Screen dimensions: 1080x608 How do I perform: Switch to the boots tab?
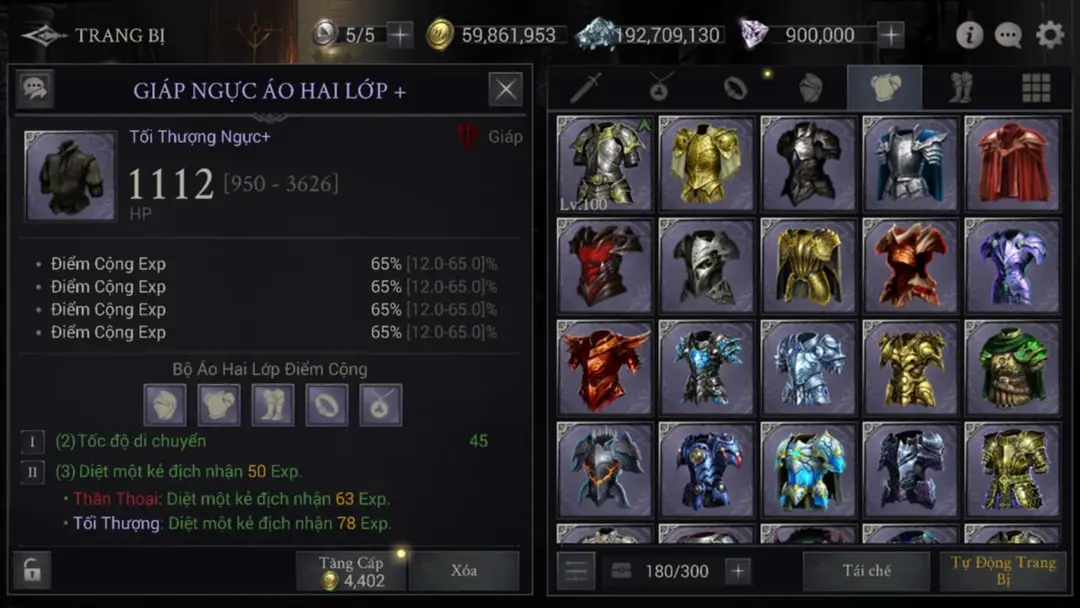coord(961,89)
